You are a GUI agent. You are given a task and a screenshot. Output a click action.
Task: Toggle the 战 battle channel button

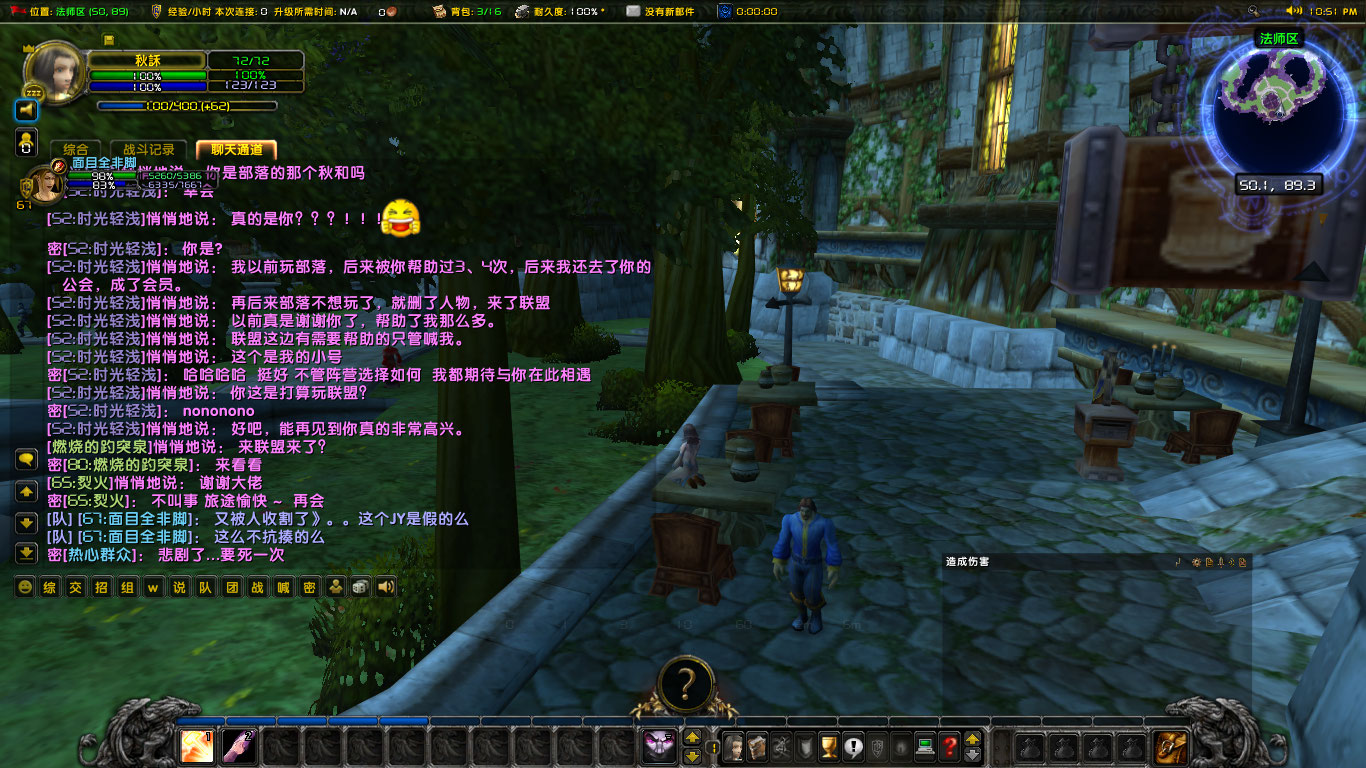point(256,587)
